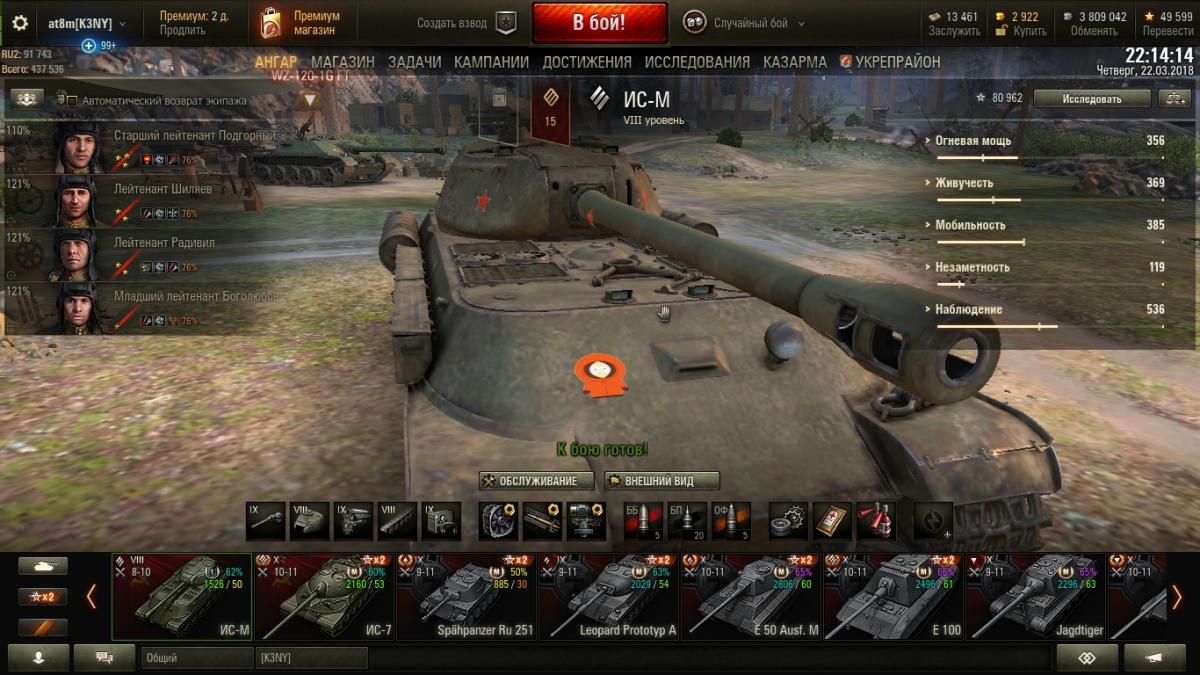Go to the КАМПАНИИ tab
Image resolution: width=1200 pixels, height=675 pixels.
pos(491,62)
